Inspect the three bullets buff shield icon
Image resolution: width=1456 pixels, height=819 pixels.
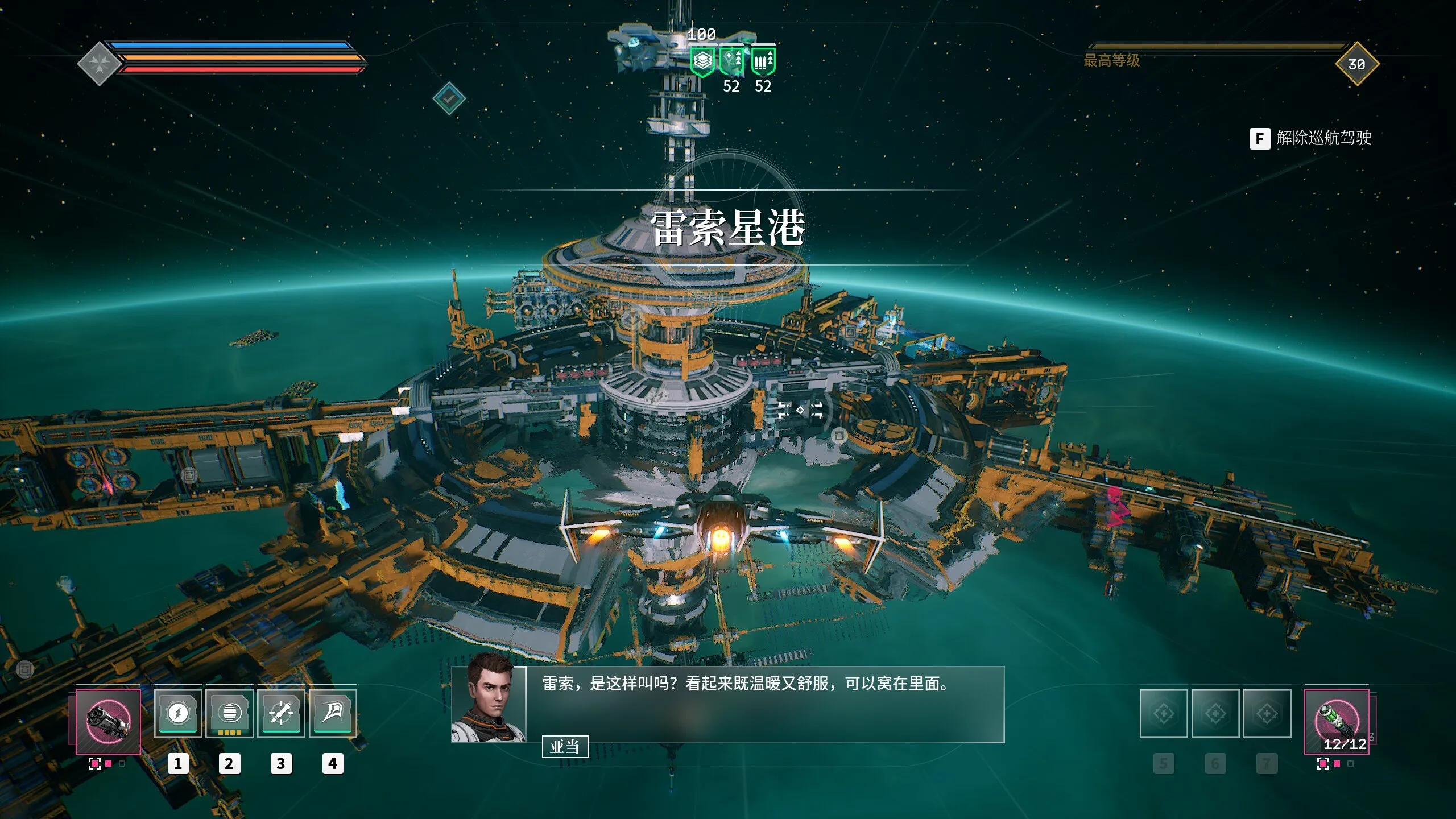tap(763, 61)
